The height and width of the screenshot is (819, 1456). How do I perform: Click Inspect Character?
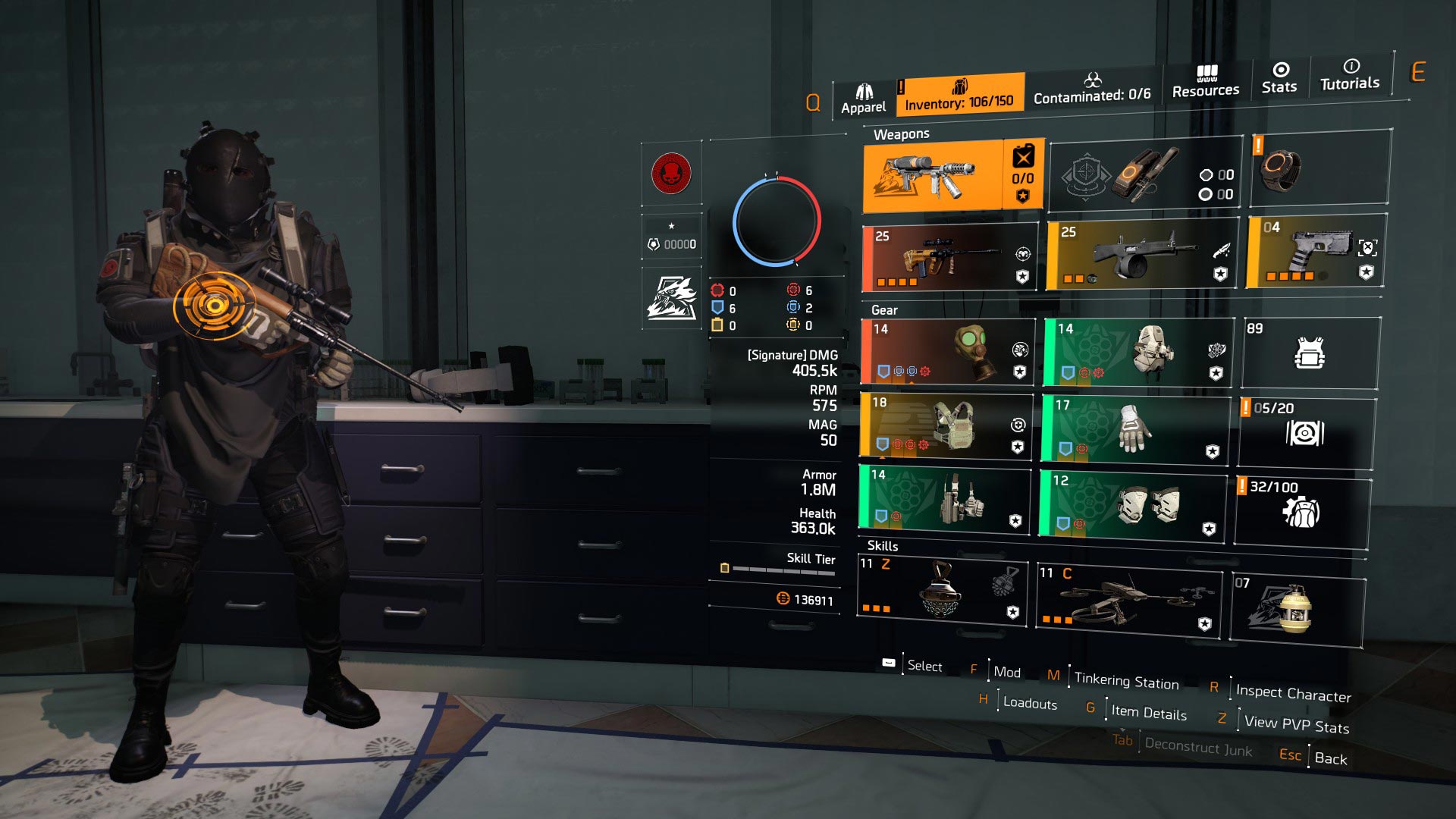coord(1292,692)
